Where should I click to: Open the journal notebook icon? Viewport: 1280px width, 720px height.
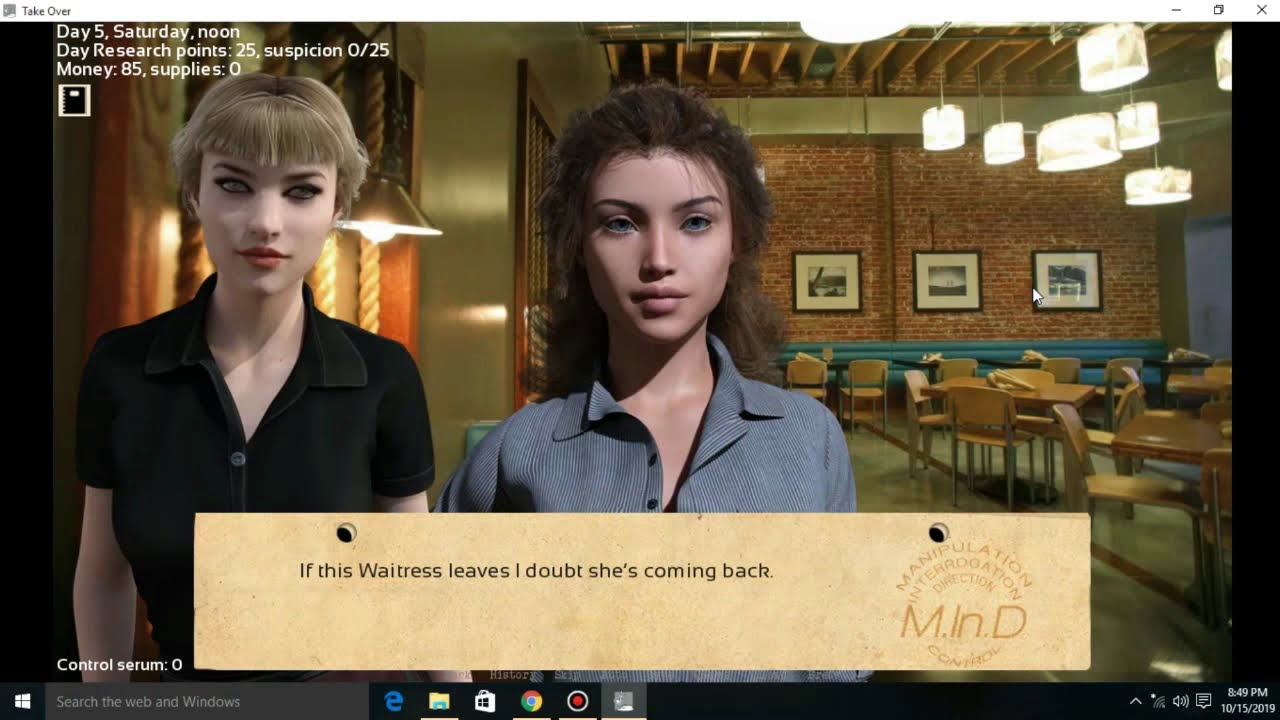pyautogui.click(x=74, y=100)
